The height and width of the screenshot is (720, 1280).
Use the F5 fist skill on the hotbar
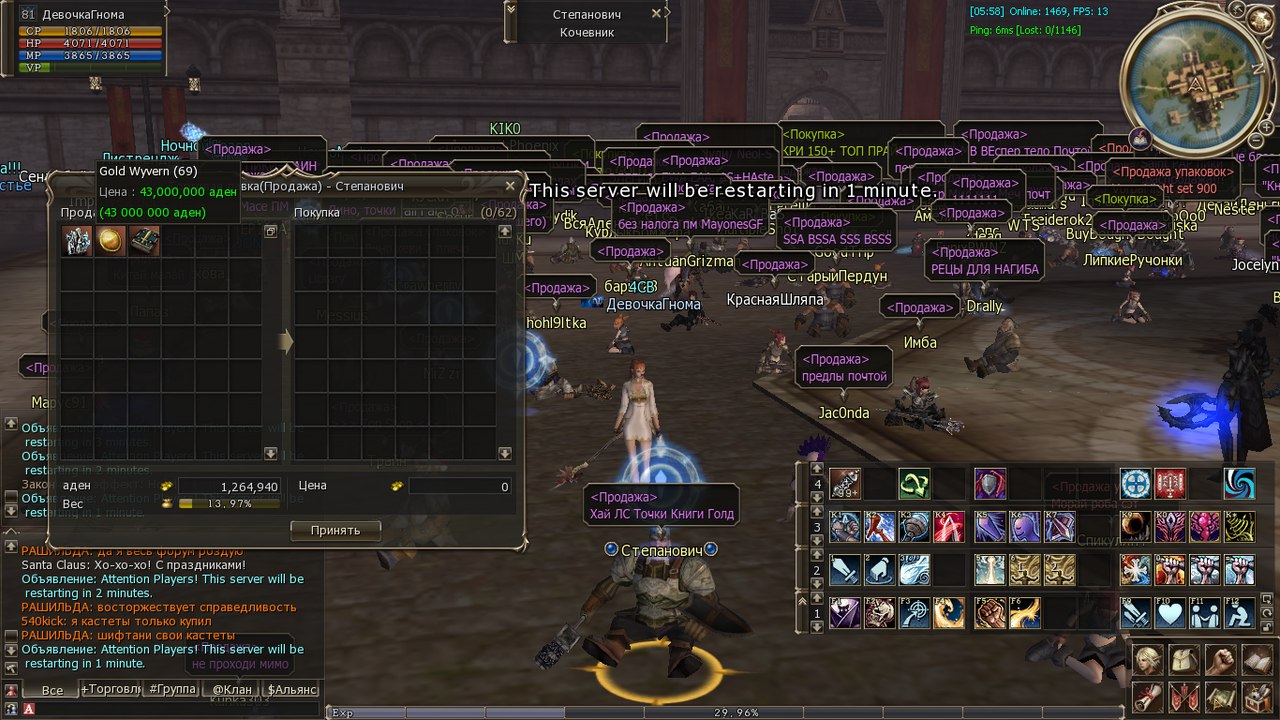990,613
